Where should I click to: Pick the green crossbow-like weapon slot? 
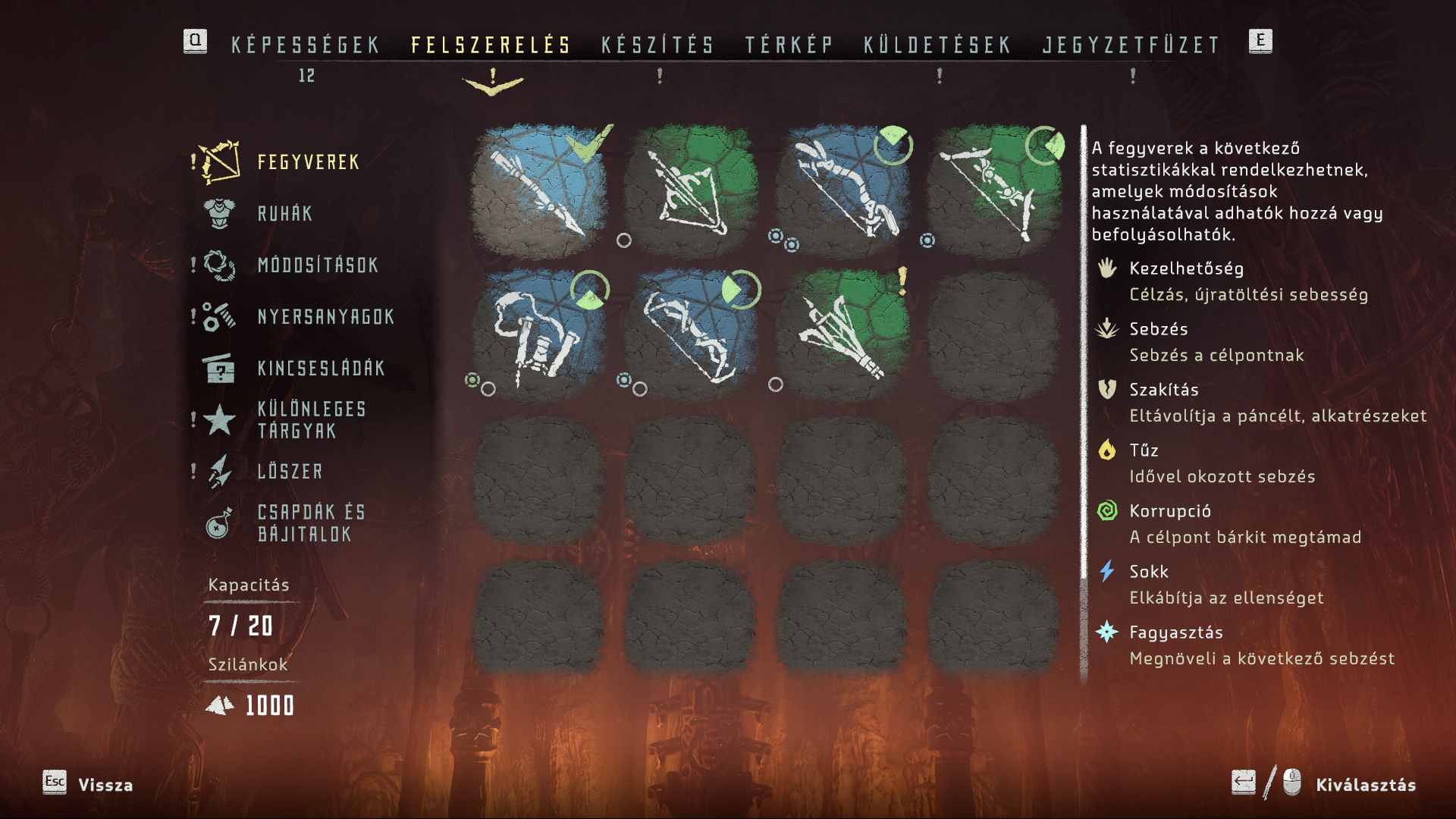click(690, 189)
